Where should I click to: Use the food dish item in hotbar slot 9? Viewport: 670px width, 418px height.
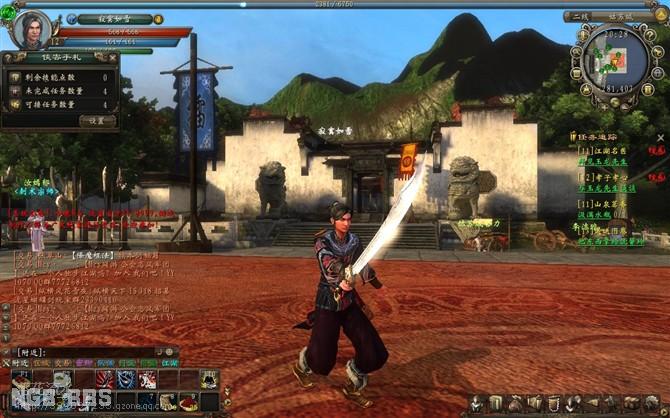point(186,401)
